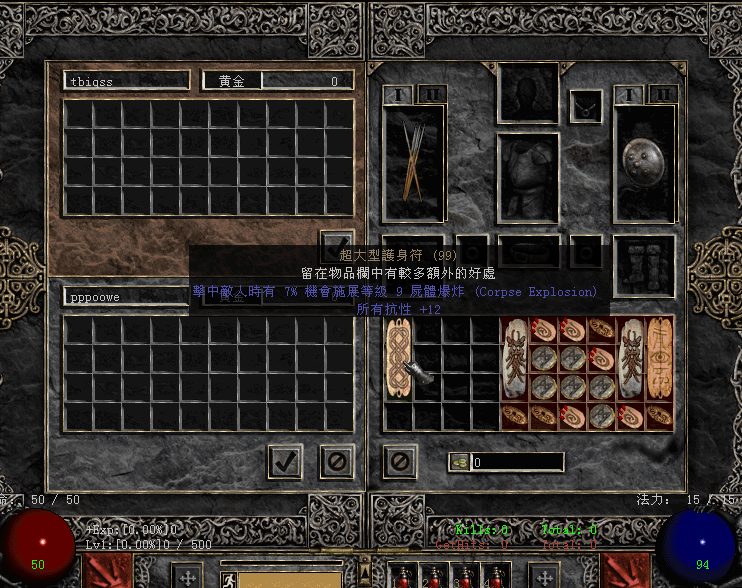This screenshot has width=742, height=588.
Task: Select the equipped round buckler shield
Action: pos(645,163)
